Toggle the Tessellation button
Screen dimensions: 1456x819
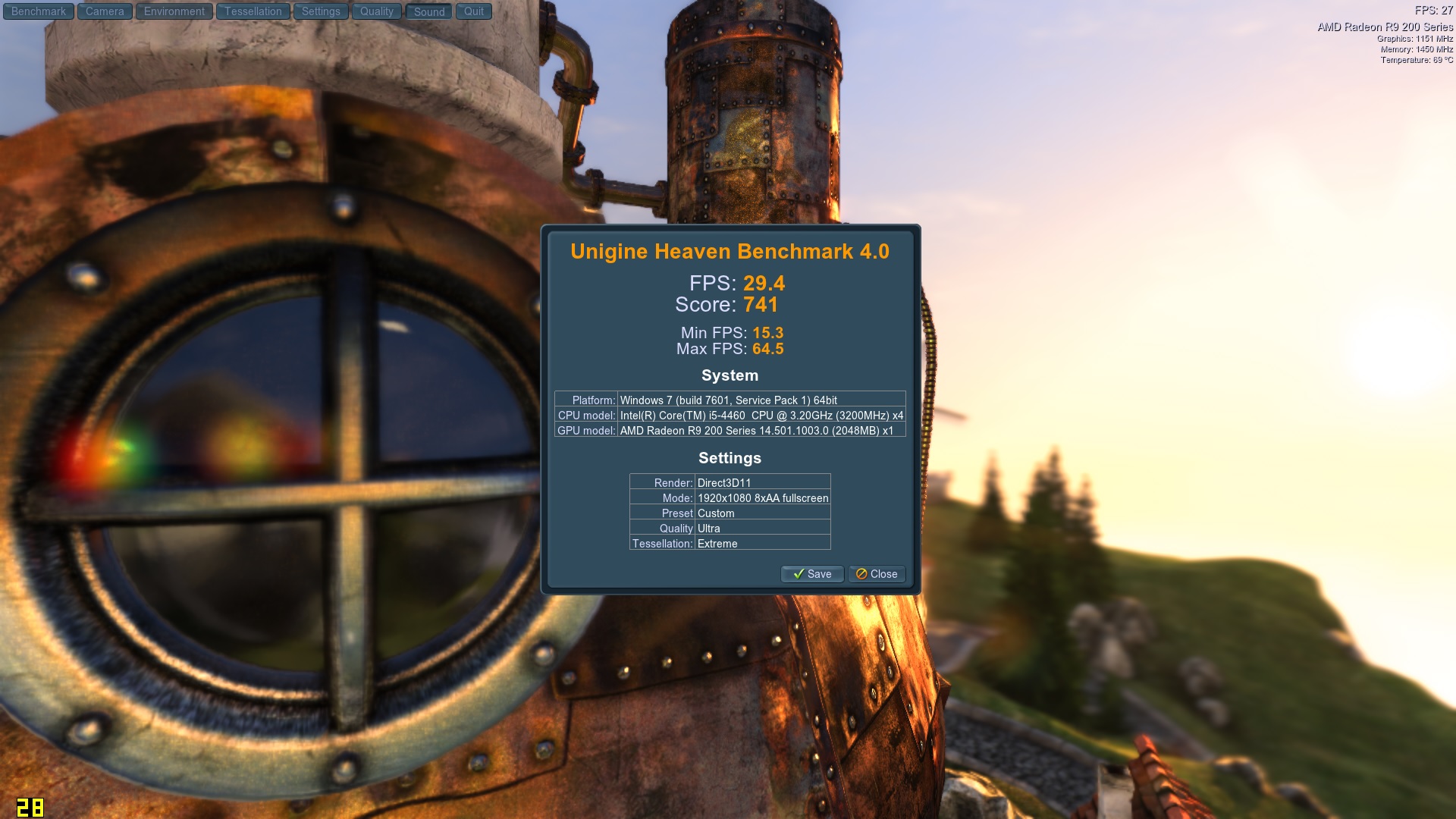(x=253, y=11)
